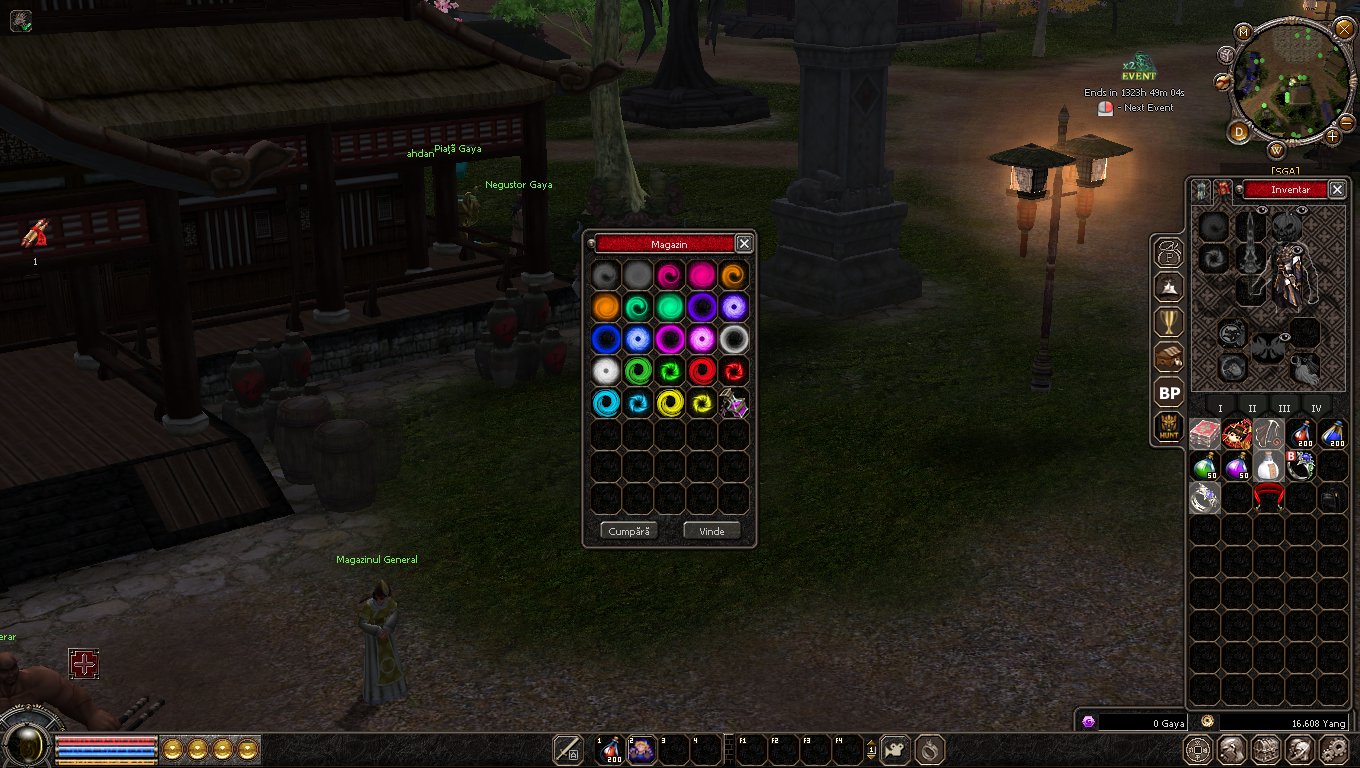This screenshot has width=1360, height=768.
Task: Click the pumpkin head equipment slot
Action: pos(1286,227)
